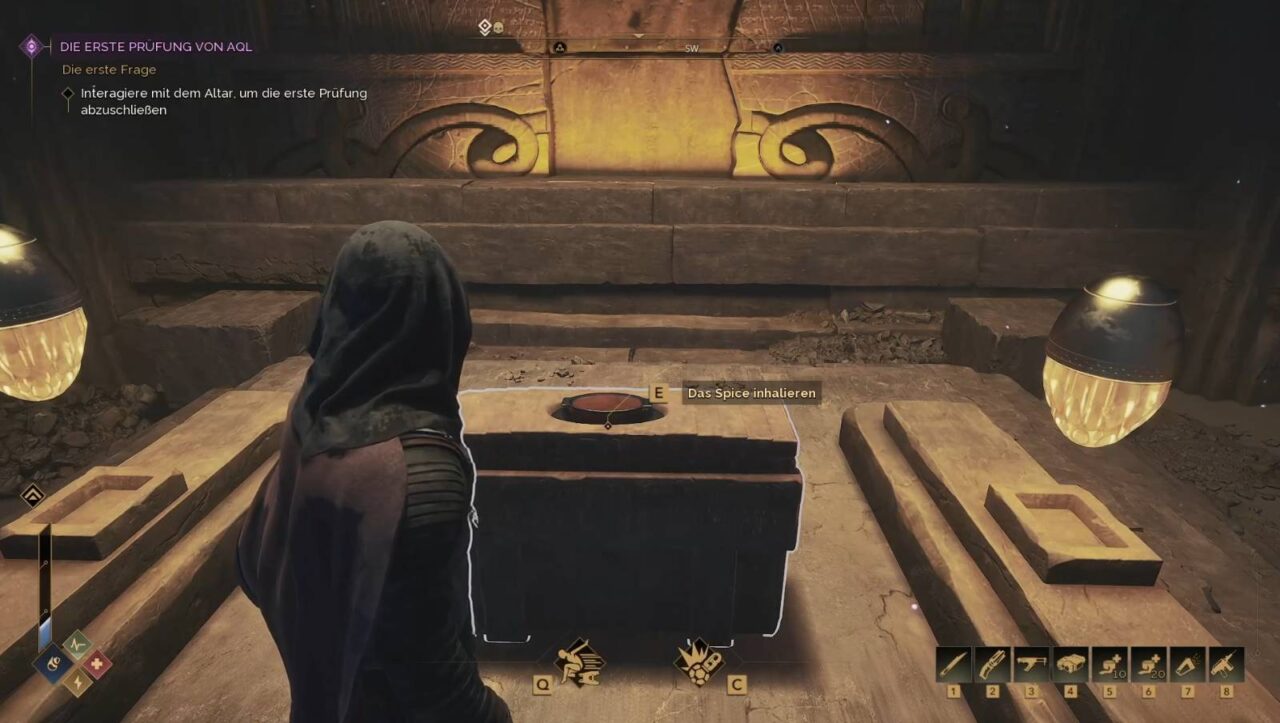1280x723 pixels.
Task: Click the green stamina status diamond icon
Action: 75,644
